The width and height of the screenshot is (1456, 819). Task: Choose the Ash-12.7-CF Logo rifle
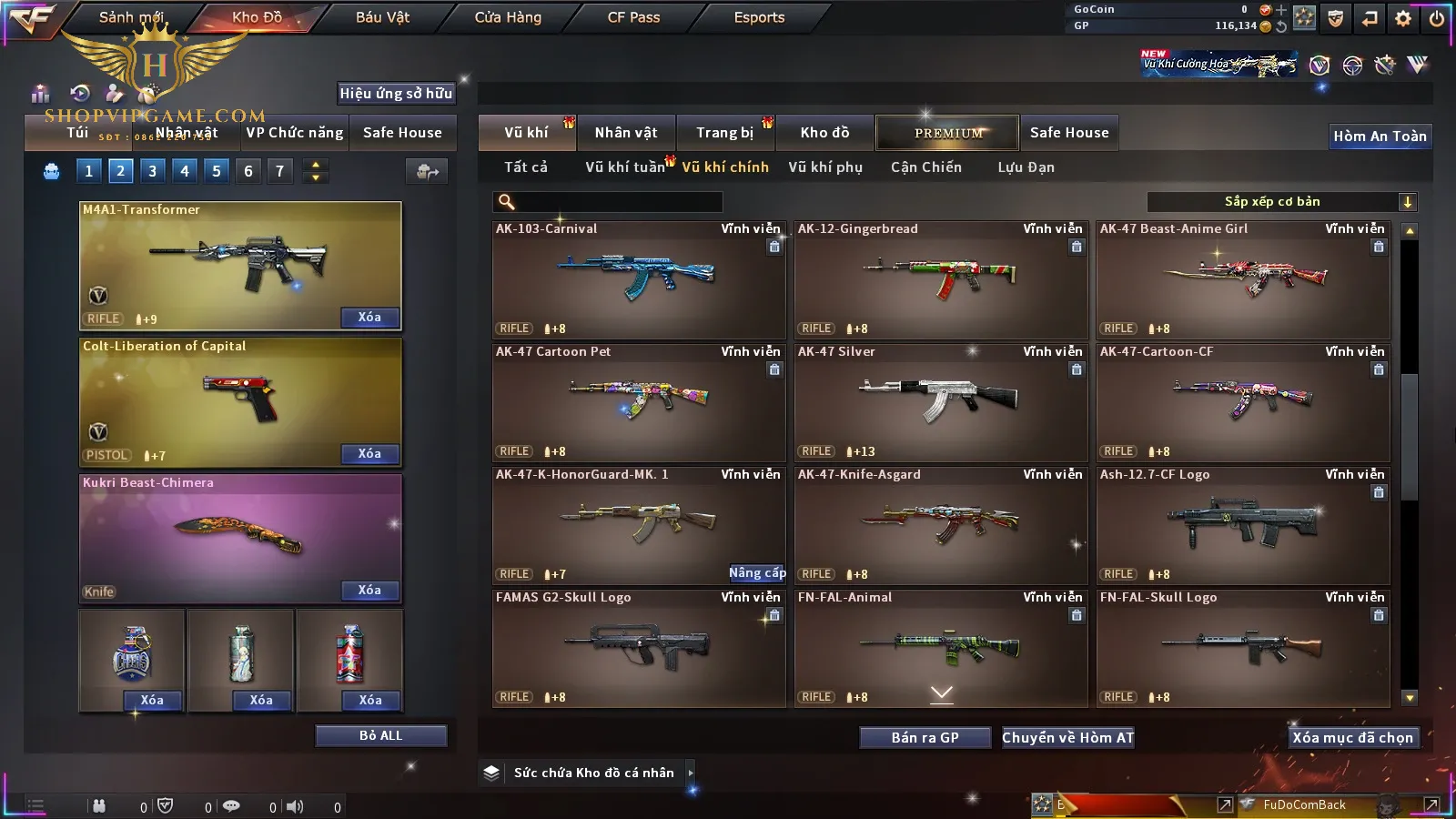1243,525
